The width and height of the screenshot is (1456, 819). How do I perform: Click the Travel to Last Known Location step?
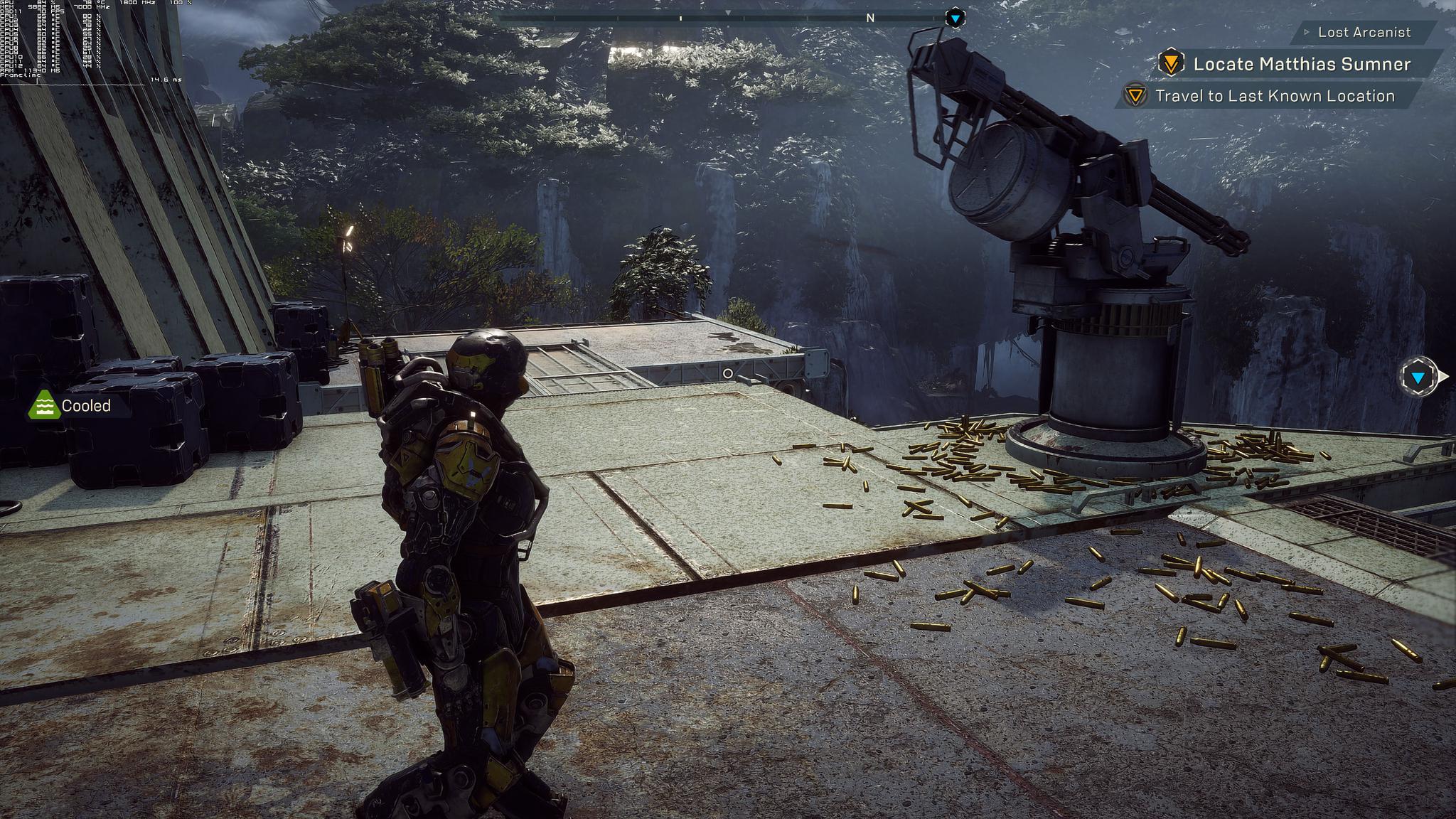tap(1274, 96)
